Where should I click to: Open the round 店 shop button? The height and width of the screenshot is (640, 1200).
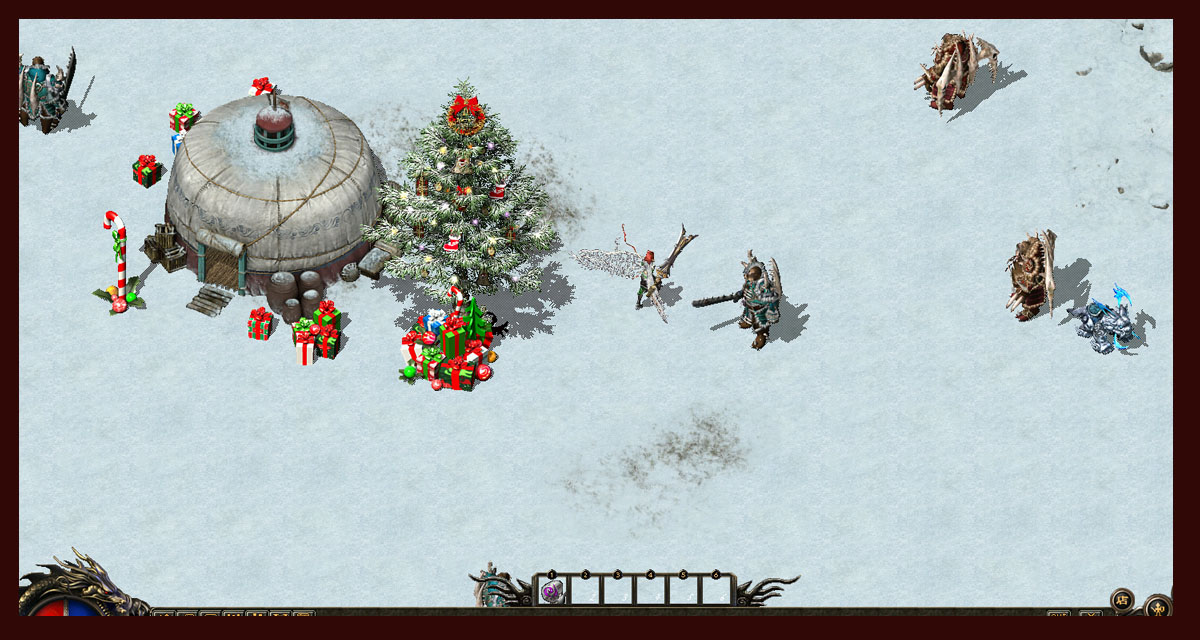point(1122,599)
